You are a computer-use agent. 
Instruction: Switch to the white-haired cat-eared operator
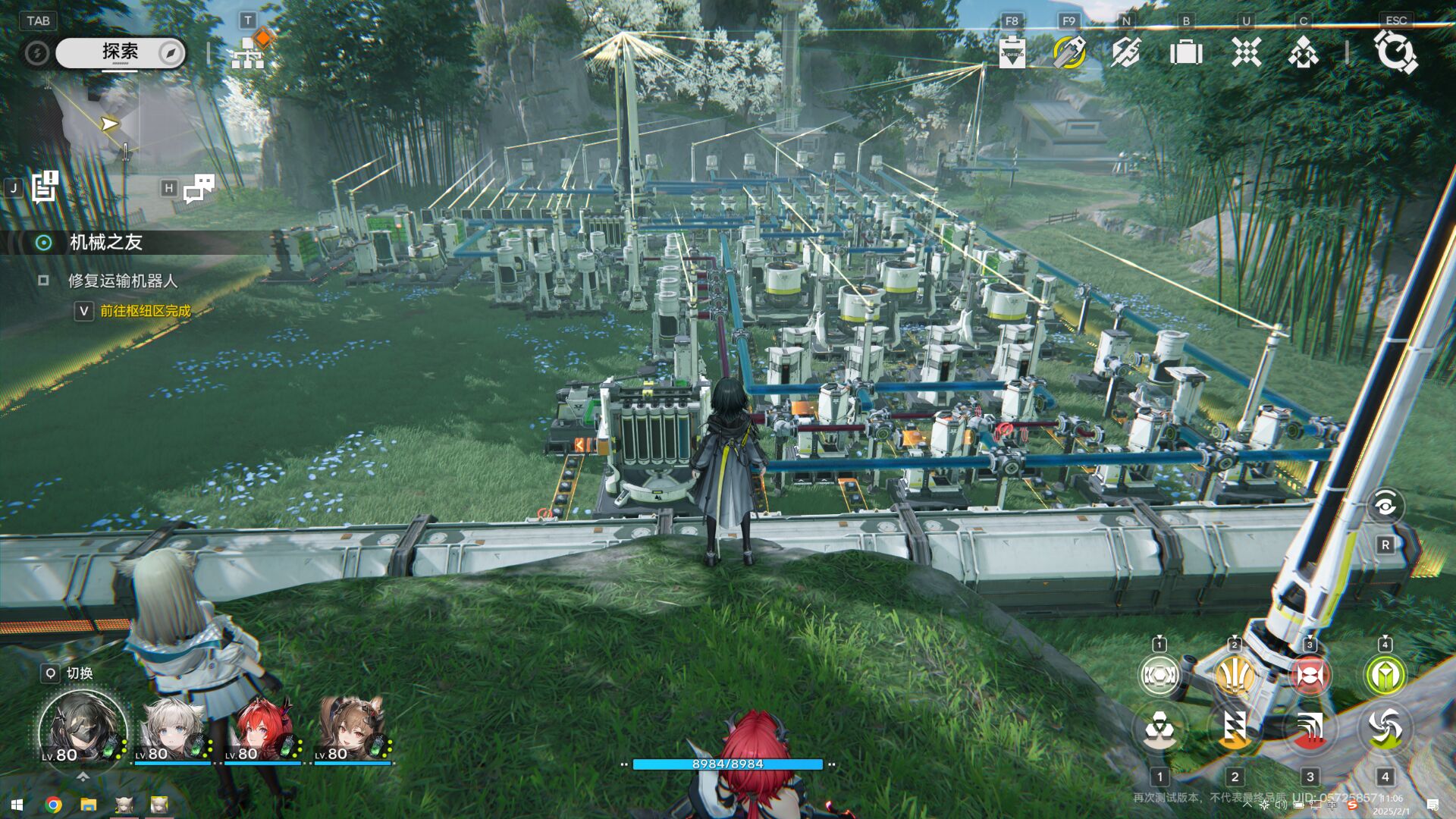click(173, 730)
